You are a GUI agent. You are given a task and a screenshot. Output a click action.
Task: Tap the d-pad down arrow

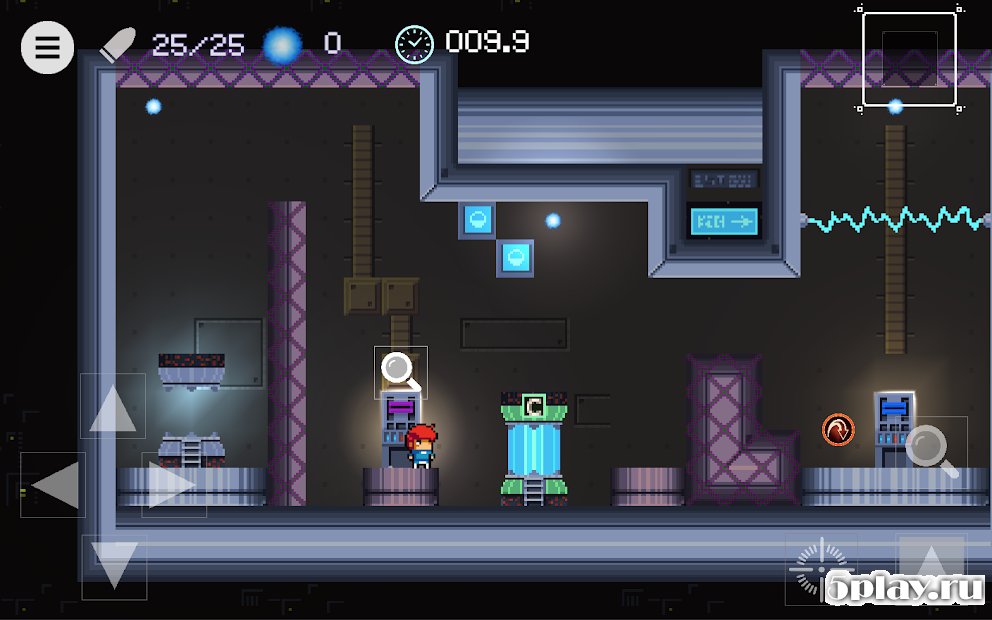tap(113, 566)
